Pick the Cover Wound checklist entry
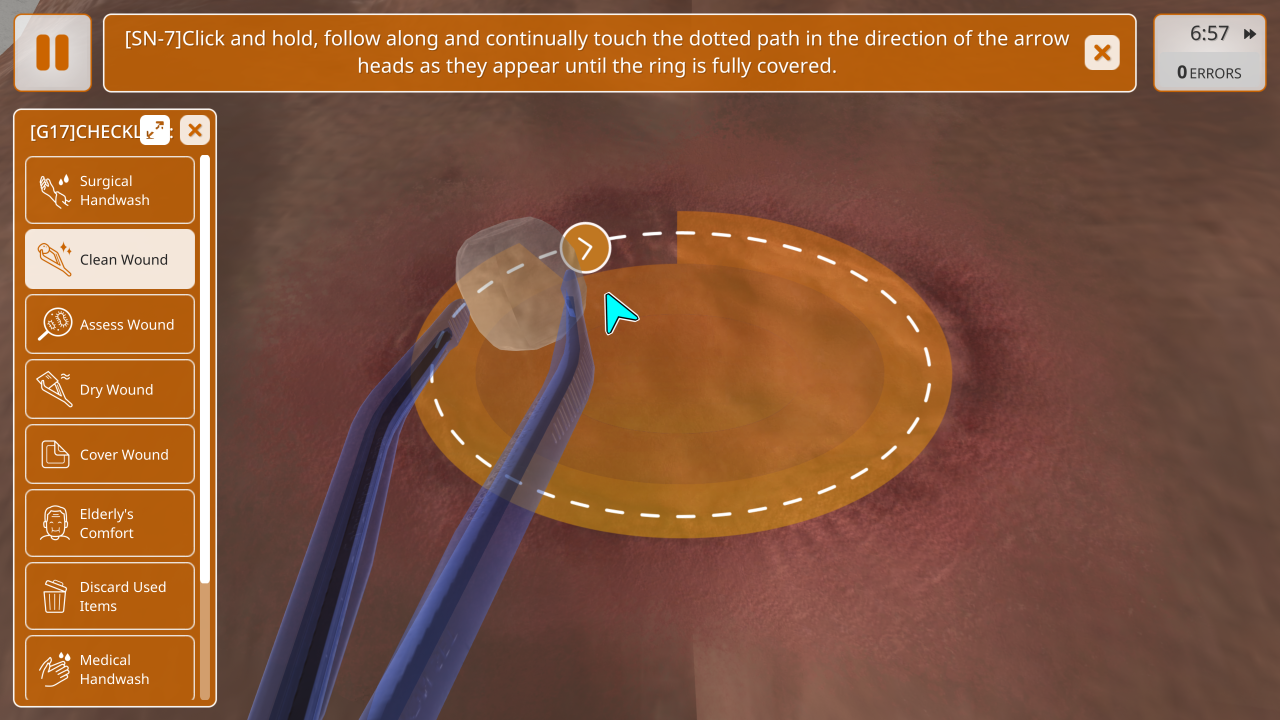 (x=110, y=454)
